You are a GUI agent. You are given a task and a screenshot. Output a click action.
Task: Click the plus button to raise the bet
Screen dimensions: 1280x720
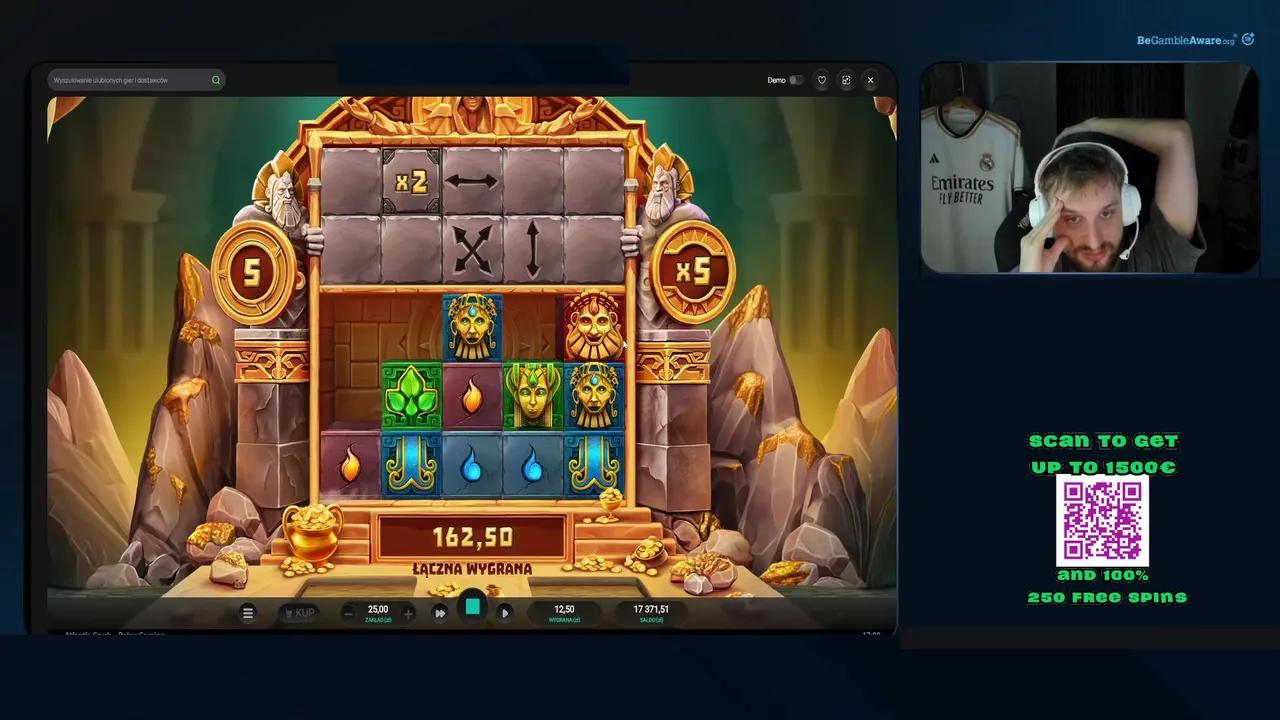[x=408, y=612]
